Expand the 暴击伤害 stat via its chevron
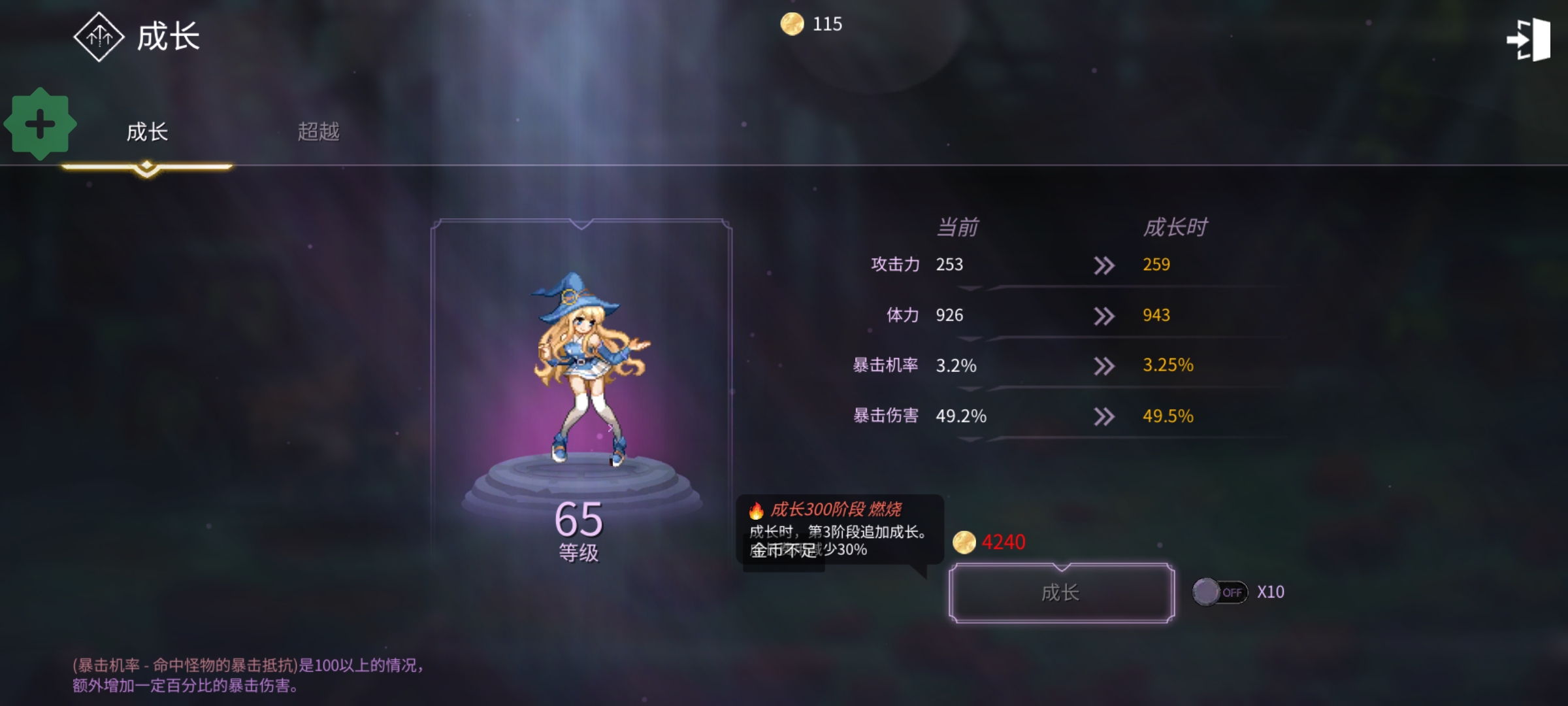This screenshot has width=1568, height=706. pyautogui.click(x=1104, y=416)
